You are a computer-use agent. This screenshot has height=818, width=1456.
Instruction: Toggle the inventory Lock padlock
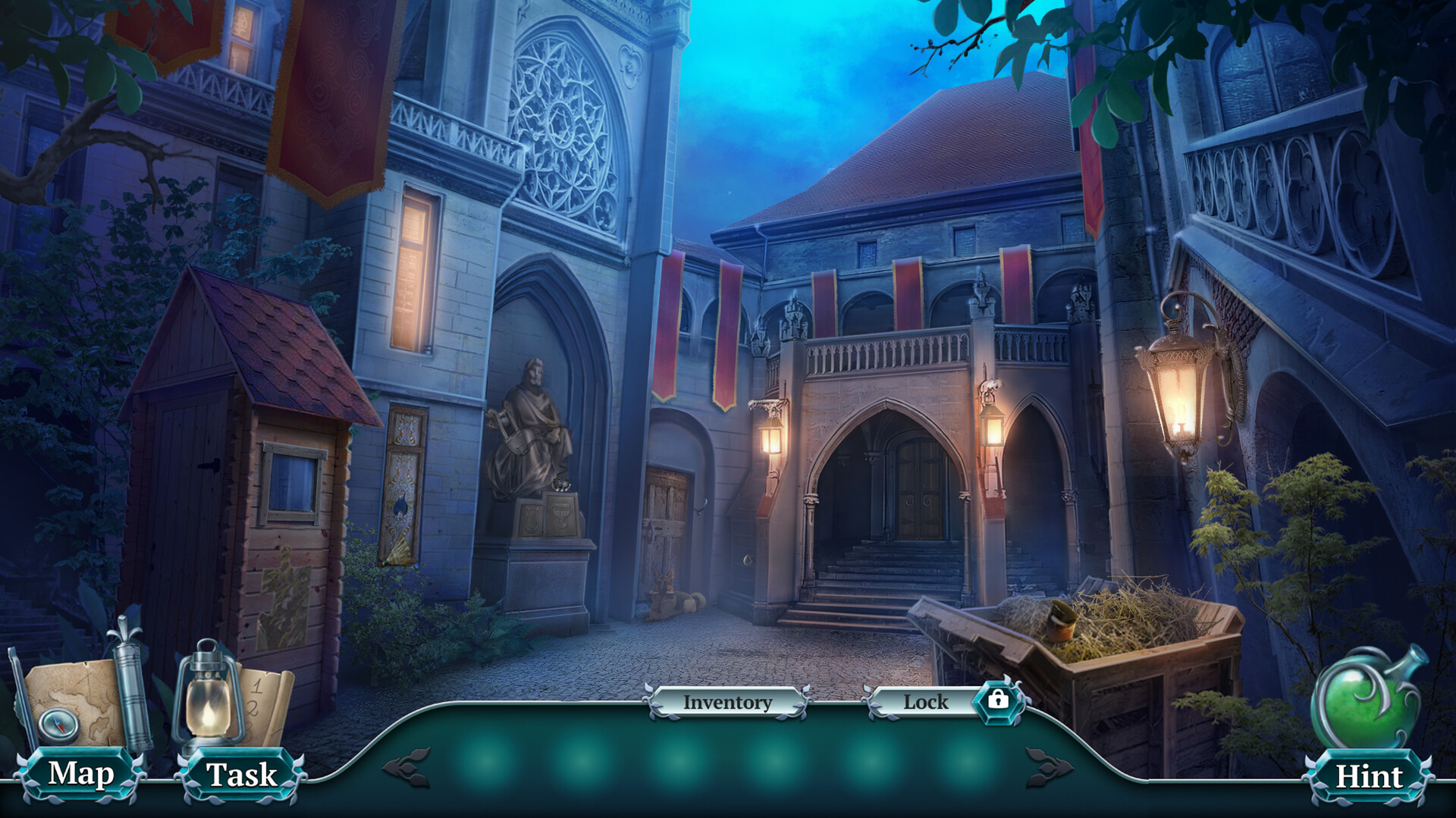click(x=997, y=700)
